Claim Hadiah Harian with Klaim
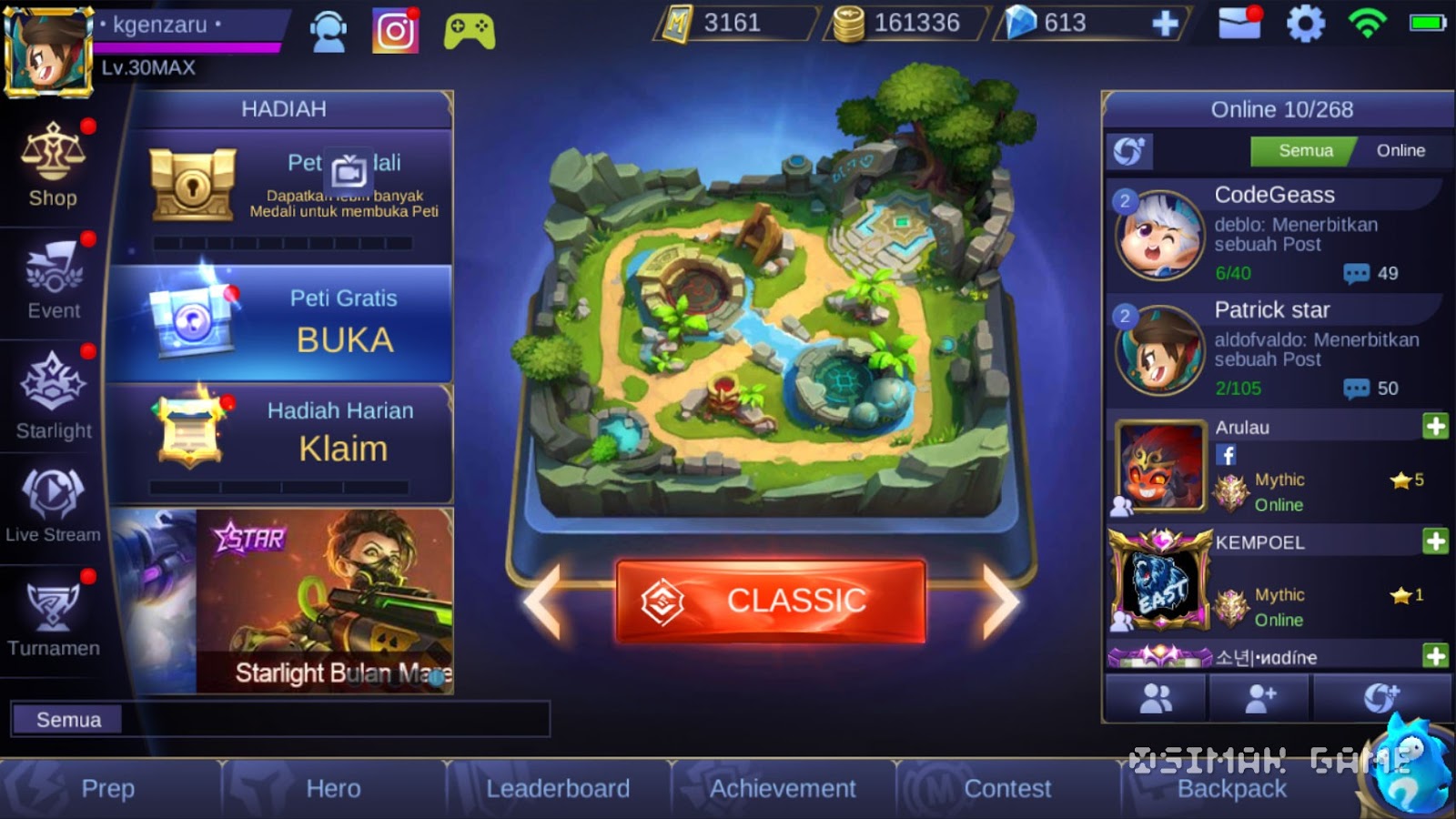The height and width of the screenshot is (819, 1456). pyautogui.click(x=346, y=447)
